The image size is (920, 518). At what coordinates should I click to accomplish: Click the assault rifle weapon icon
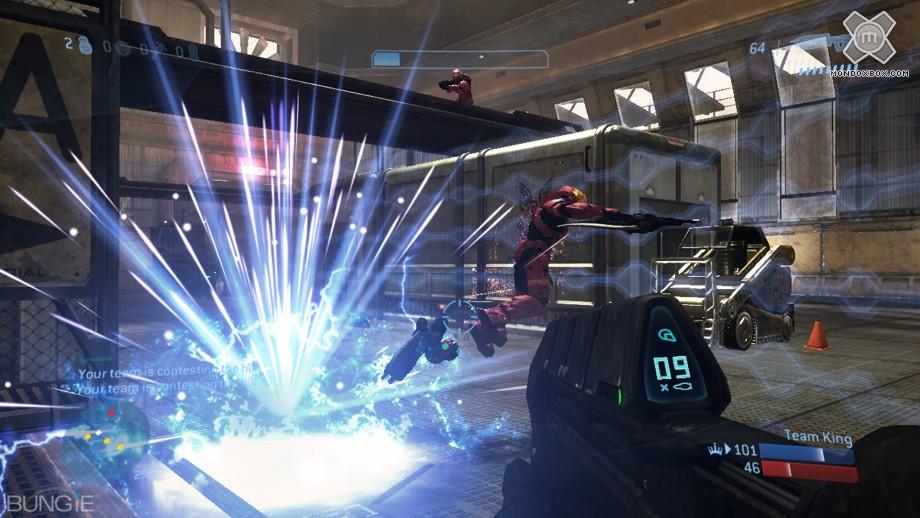coord(815,46)
